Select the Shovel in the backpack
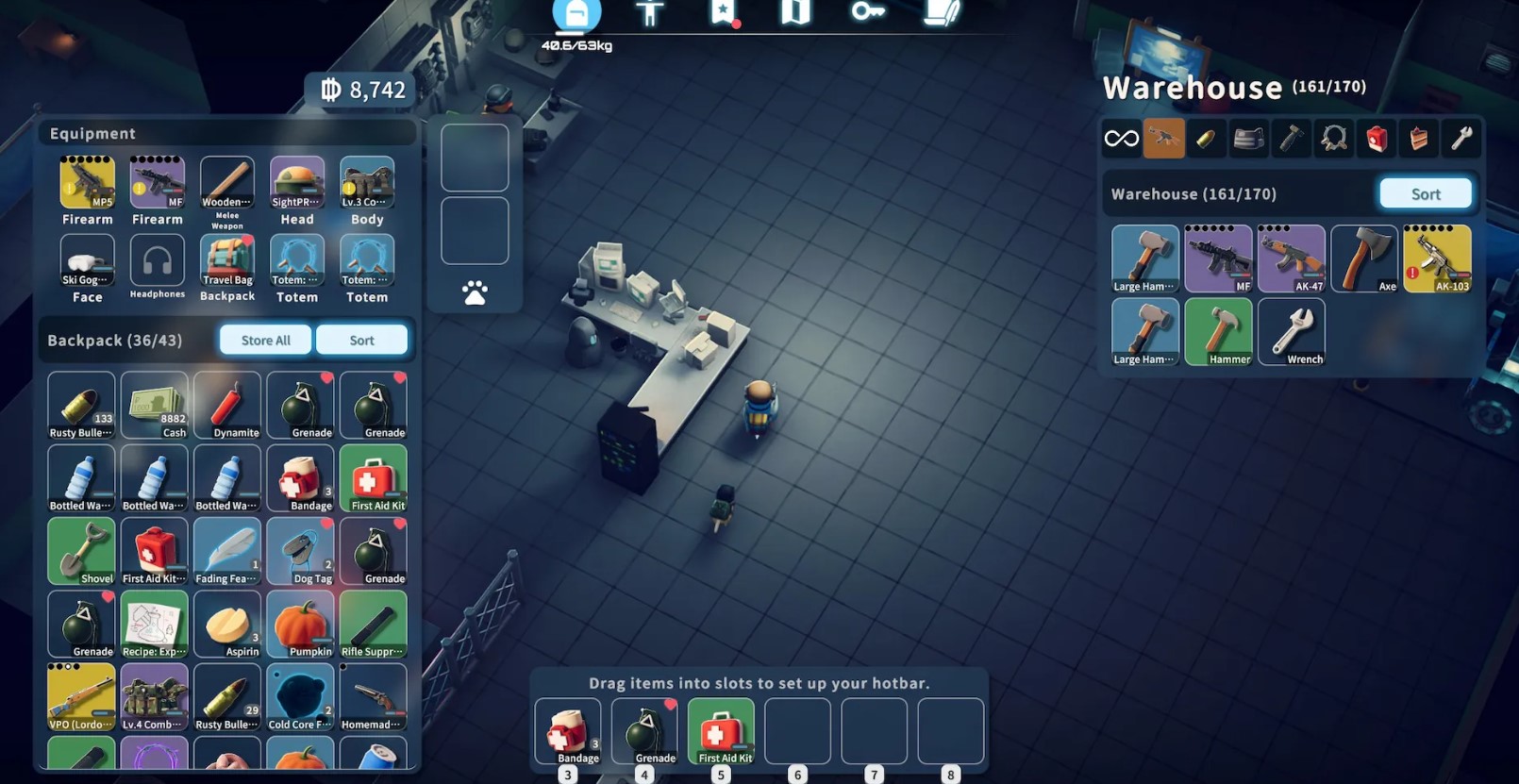 click(81, 552)
